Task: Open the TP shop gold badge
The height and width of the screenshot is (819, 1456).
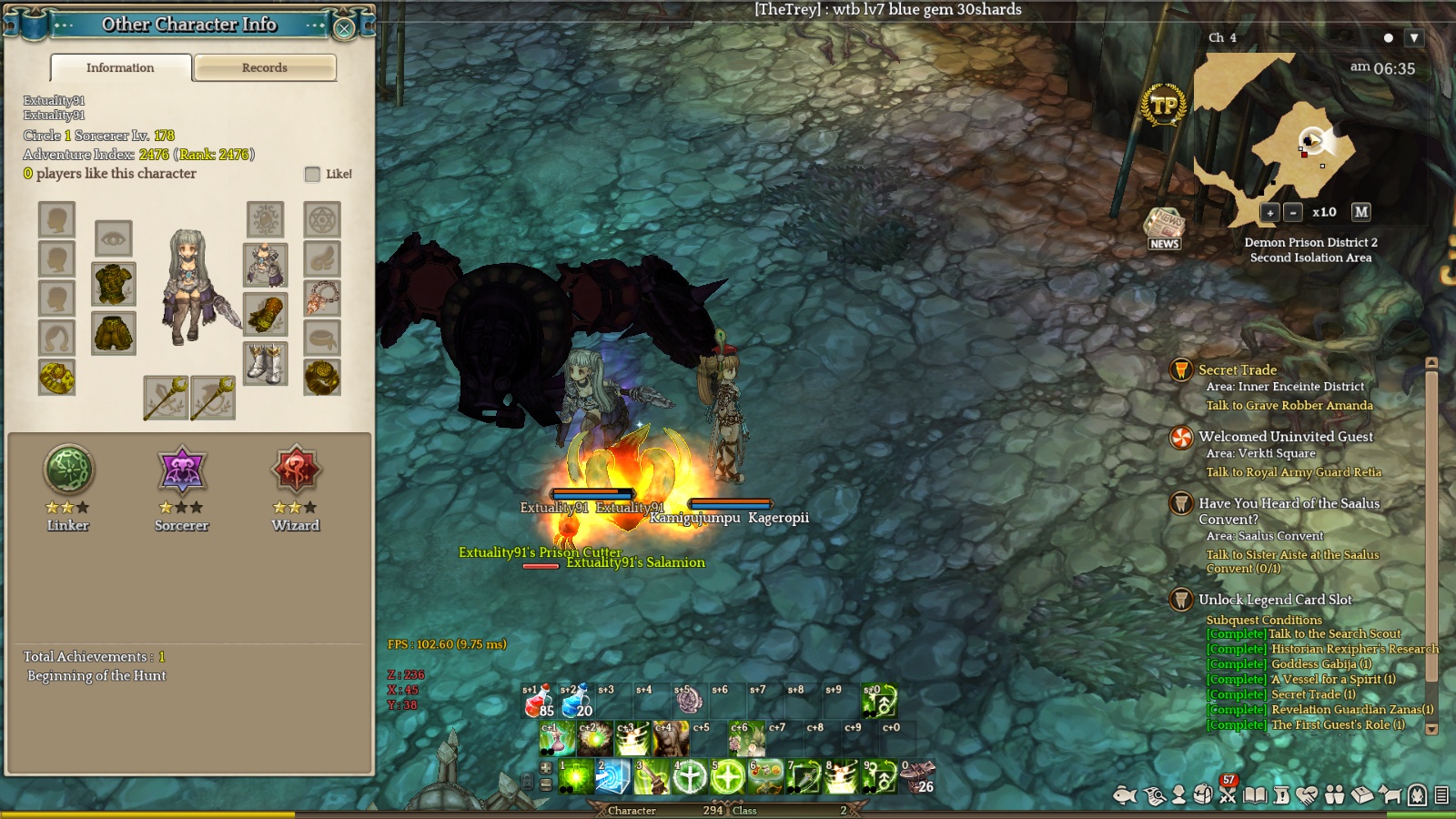Action: coord(1164,106)
